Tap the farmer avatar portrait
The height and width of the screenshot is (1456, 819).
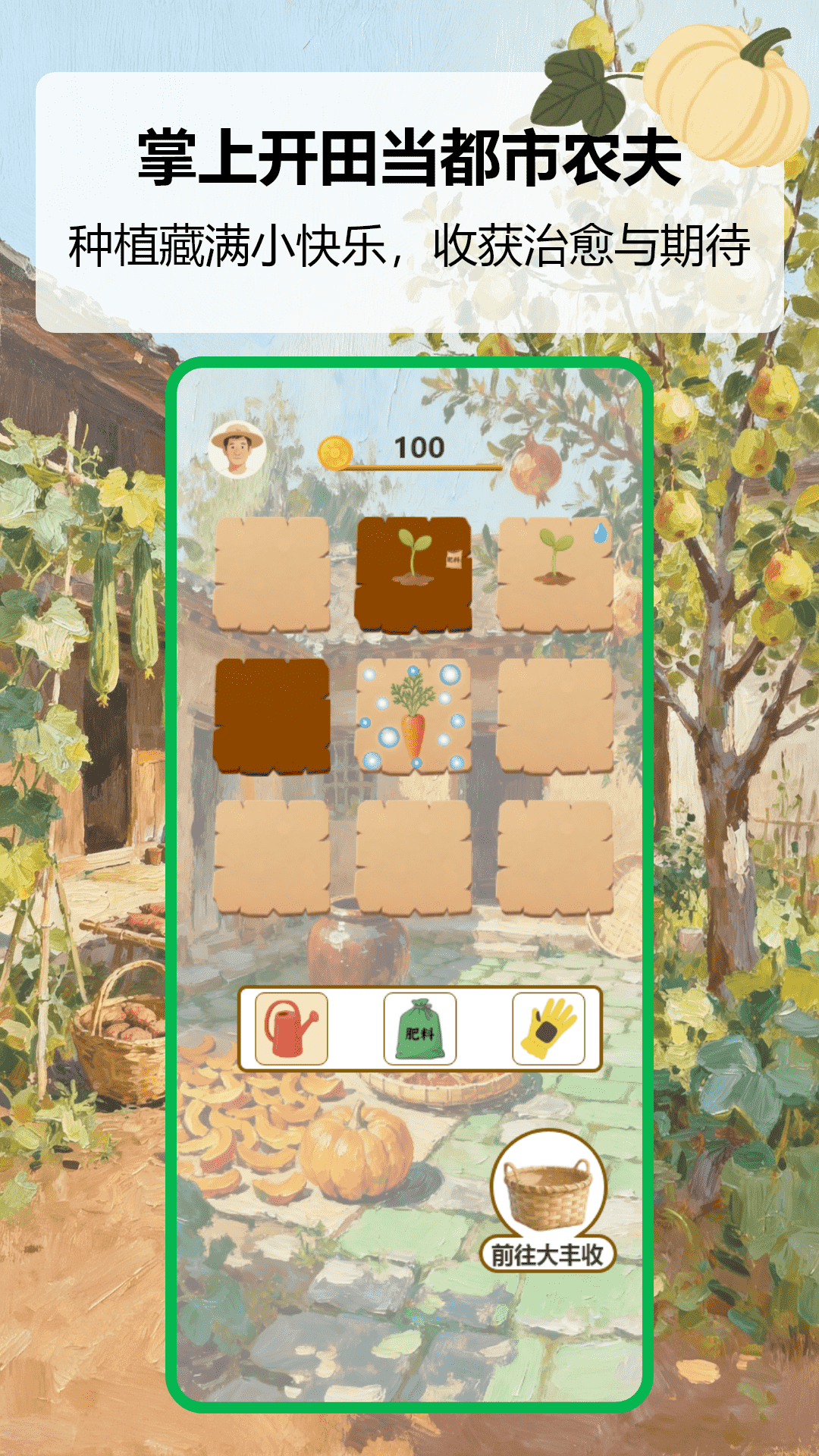coord(237,450)
